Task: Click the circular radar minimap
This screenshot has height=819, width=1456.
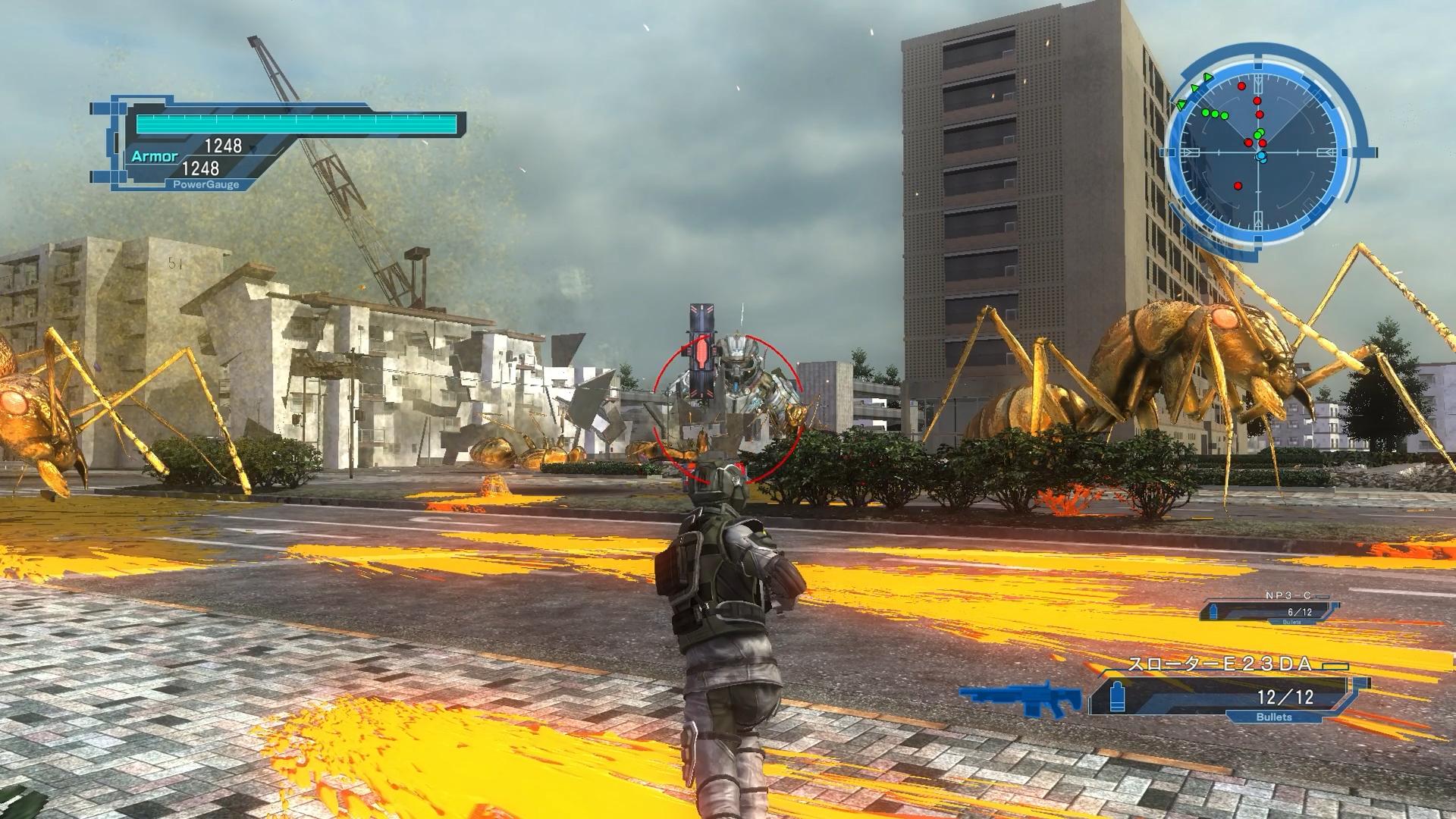Action: [x=1259, y=152]
